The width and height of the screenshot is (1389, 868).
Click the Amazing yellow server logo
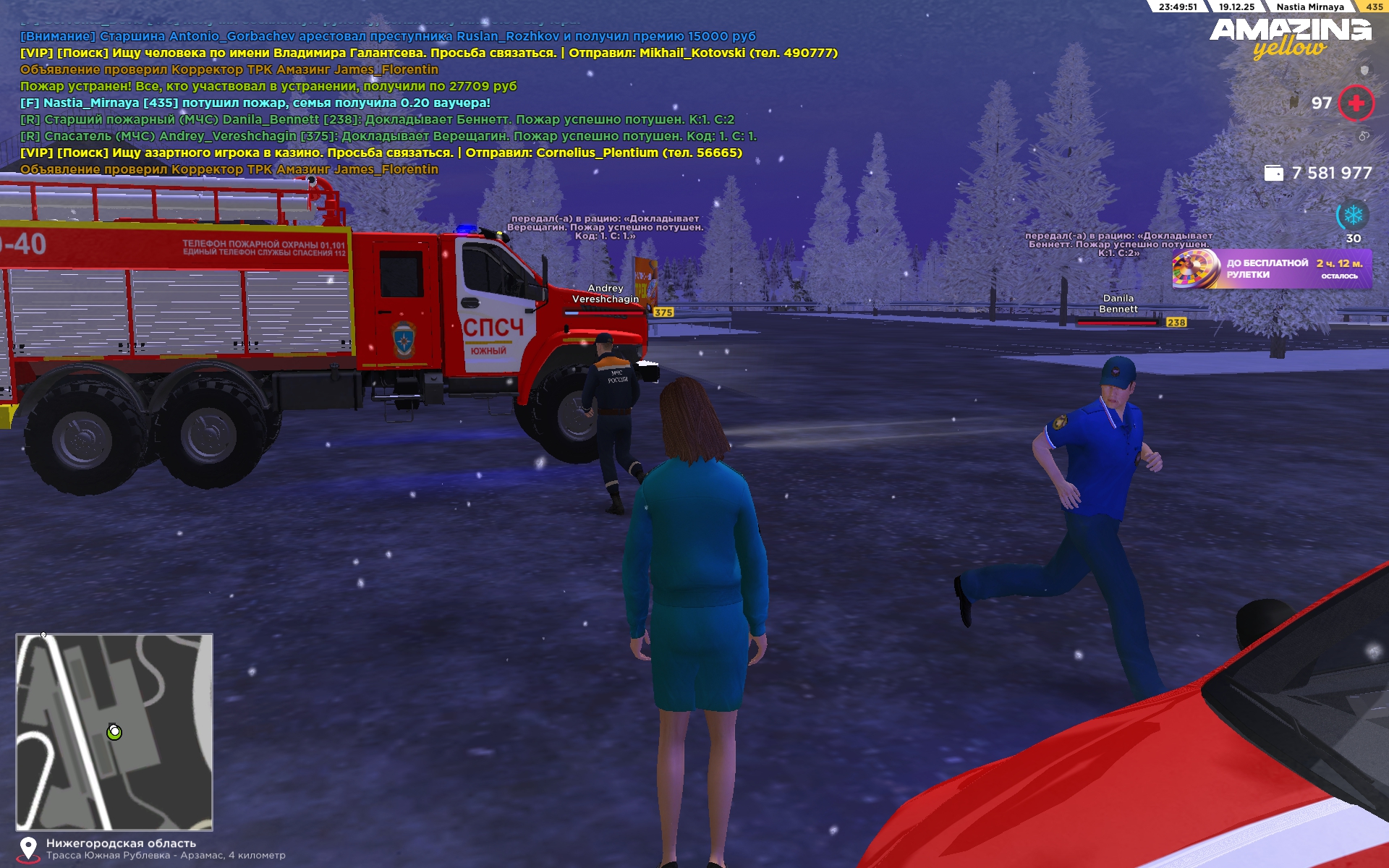click(1290, 38)
